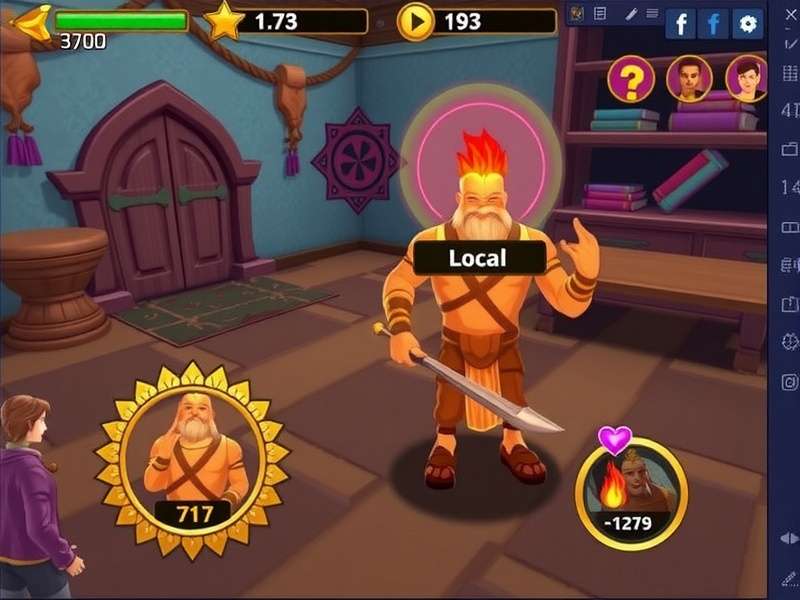Screen dimensions: 800x600
Task: Click the camera icon in the emulator sidebar
Action: pyautogui.click(x=789, y=381)
